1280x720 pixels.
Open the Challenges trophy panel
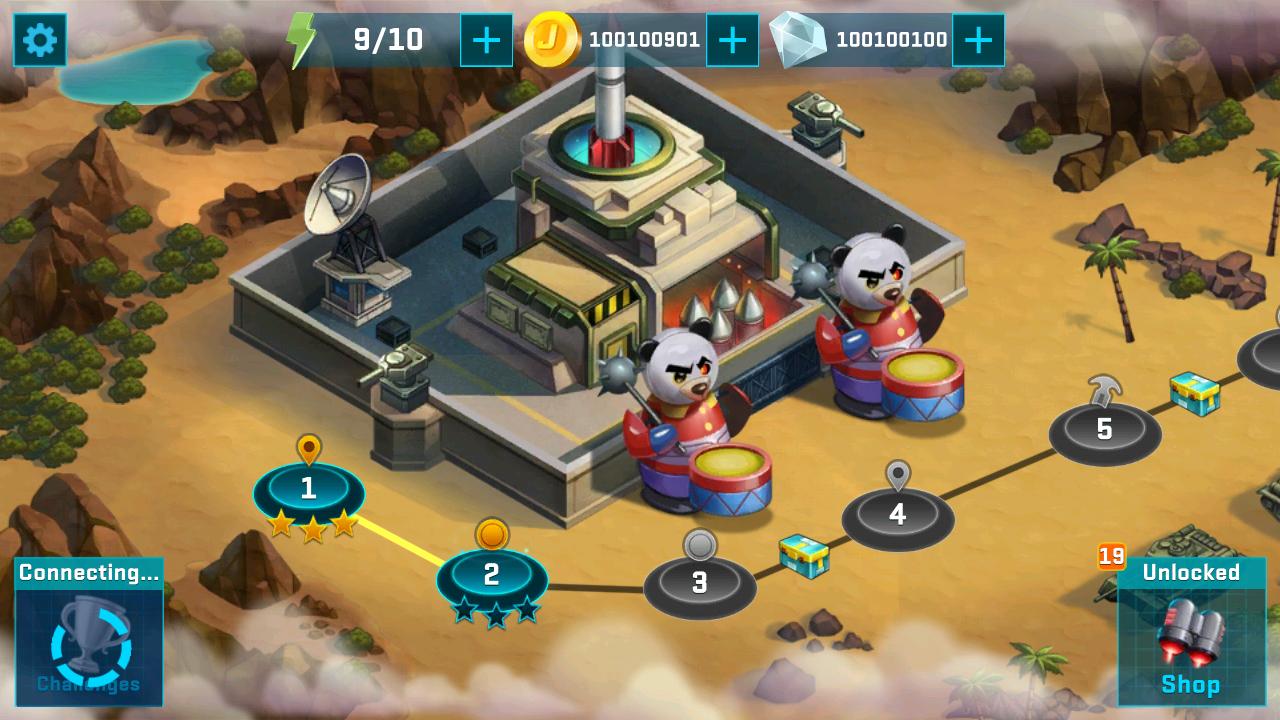(x=89, y=632)
